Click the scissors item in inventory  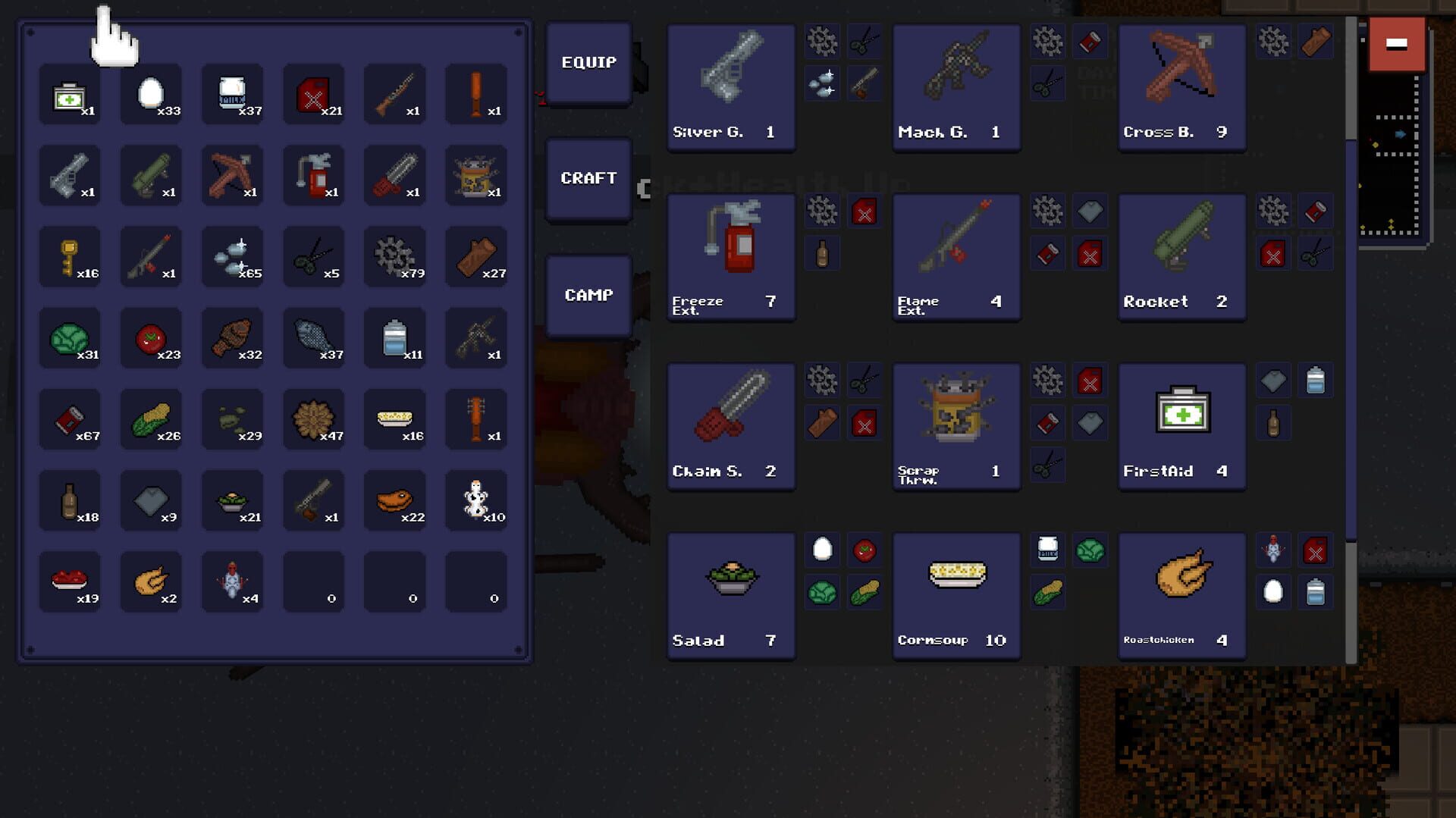[x=314, y=256]
